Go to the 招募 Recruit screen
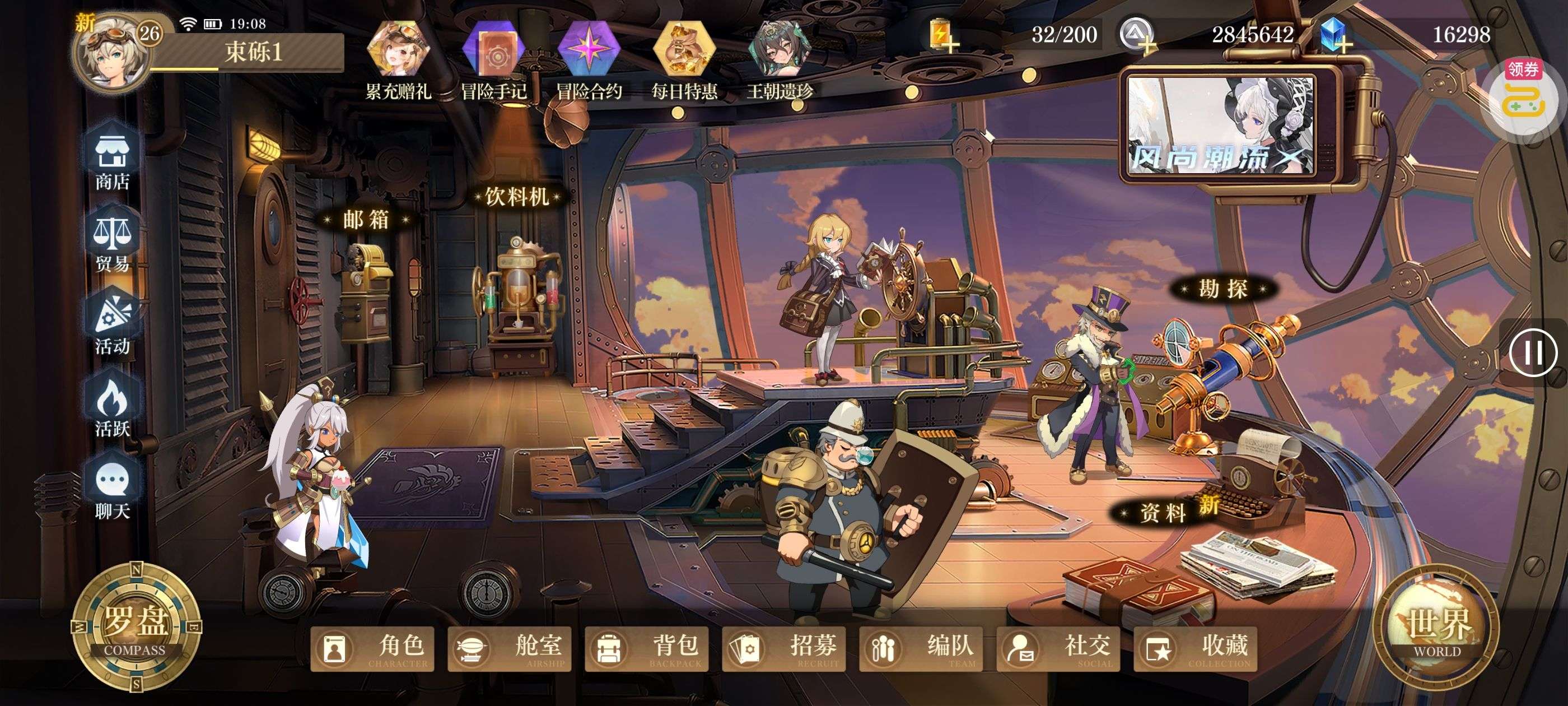 tap(784, 649)
